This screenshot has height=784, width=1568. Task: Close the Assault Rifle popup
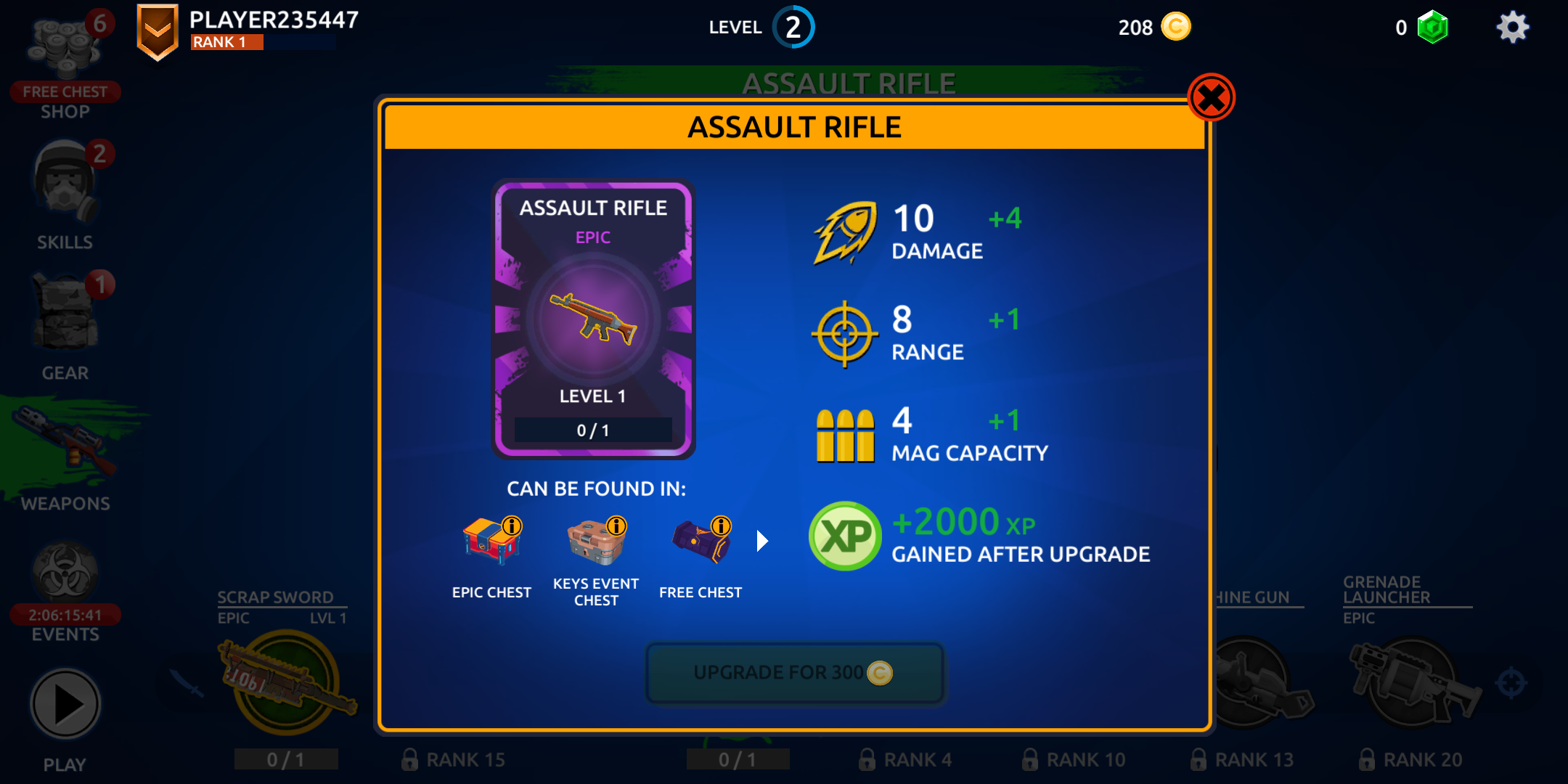coord(1211,98)
